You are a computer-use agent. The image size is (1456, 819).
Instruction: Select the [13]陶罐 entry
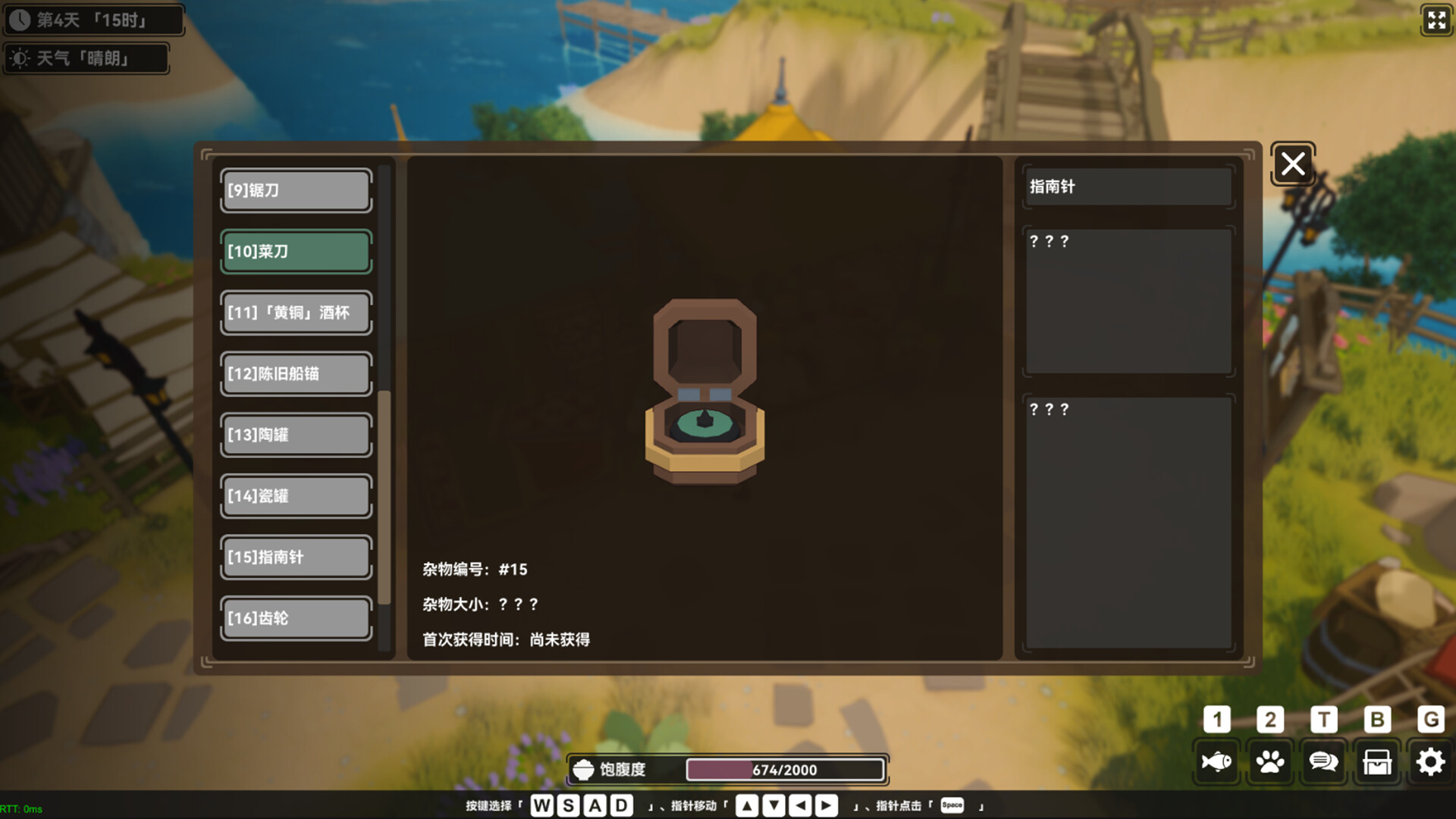(x=295, y=435)
